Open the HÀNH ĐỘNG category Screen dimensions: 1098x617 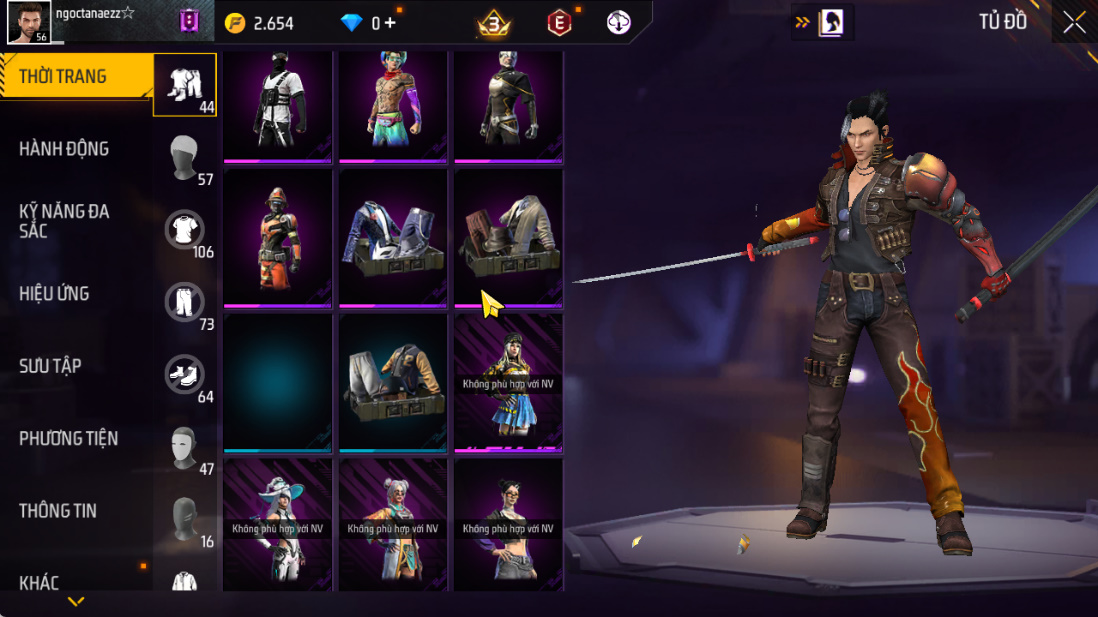pyautogui.click(x=64, y=149)
